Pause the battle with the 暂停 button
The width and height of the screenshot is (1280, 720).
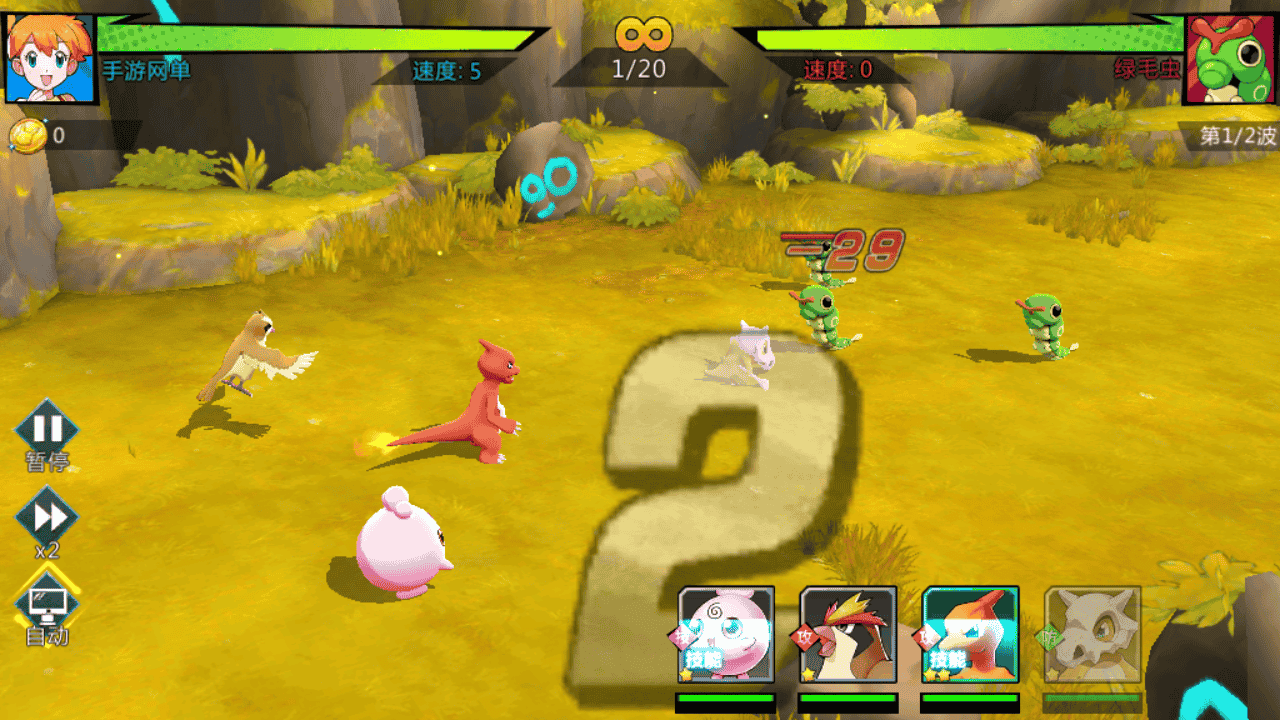(47, 430)
